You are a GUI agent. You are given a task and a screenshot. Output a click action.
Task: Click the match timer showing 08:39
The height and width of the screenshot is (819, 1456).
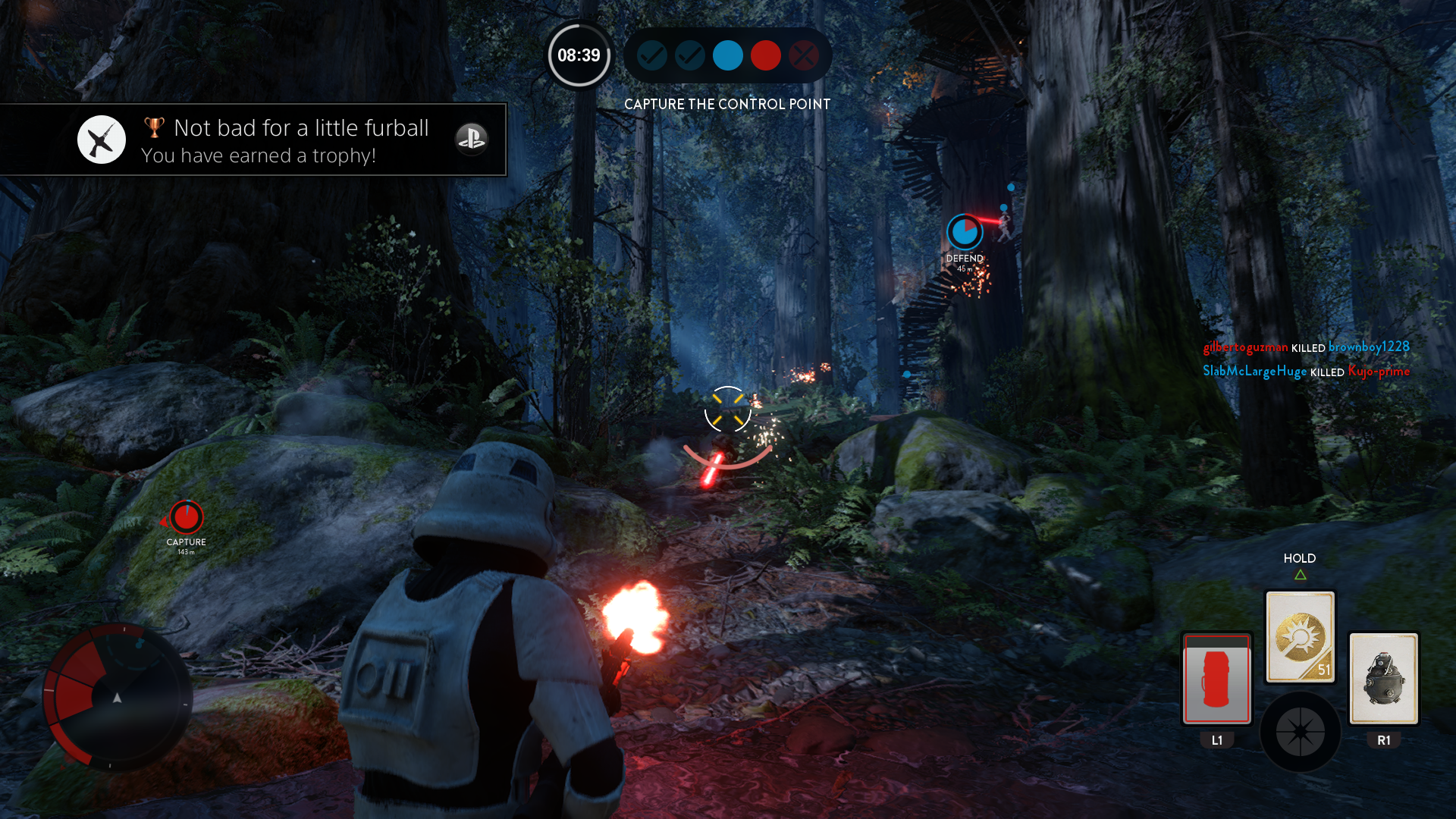click(579, 55)
